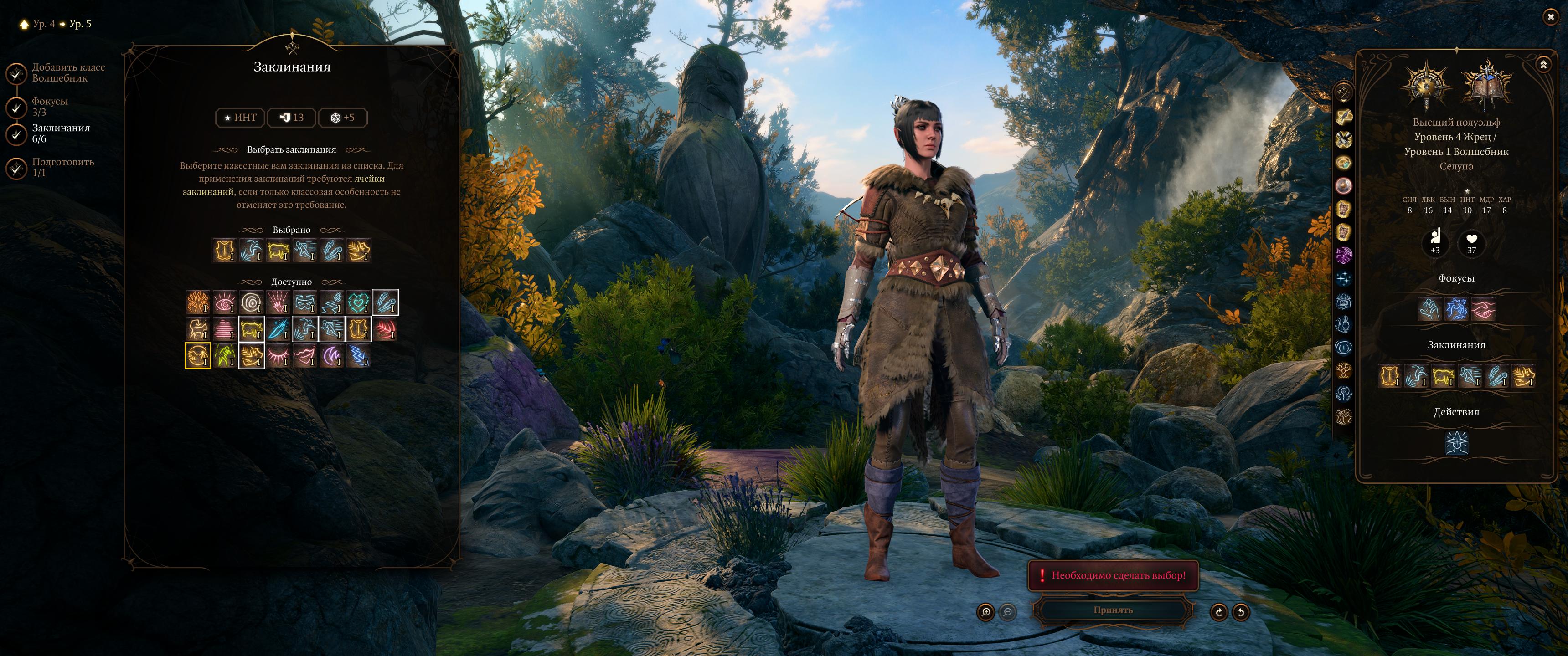Select the blue mask disguise spell

(305, 302)
